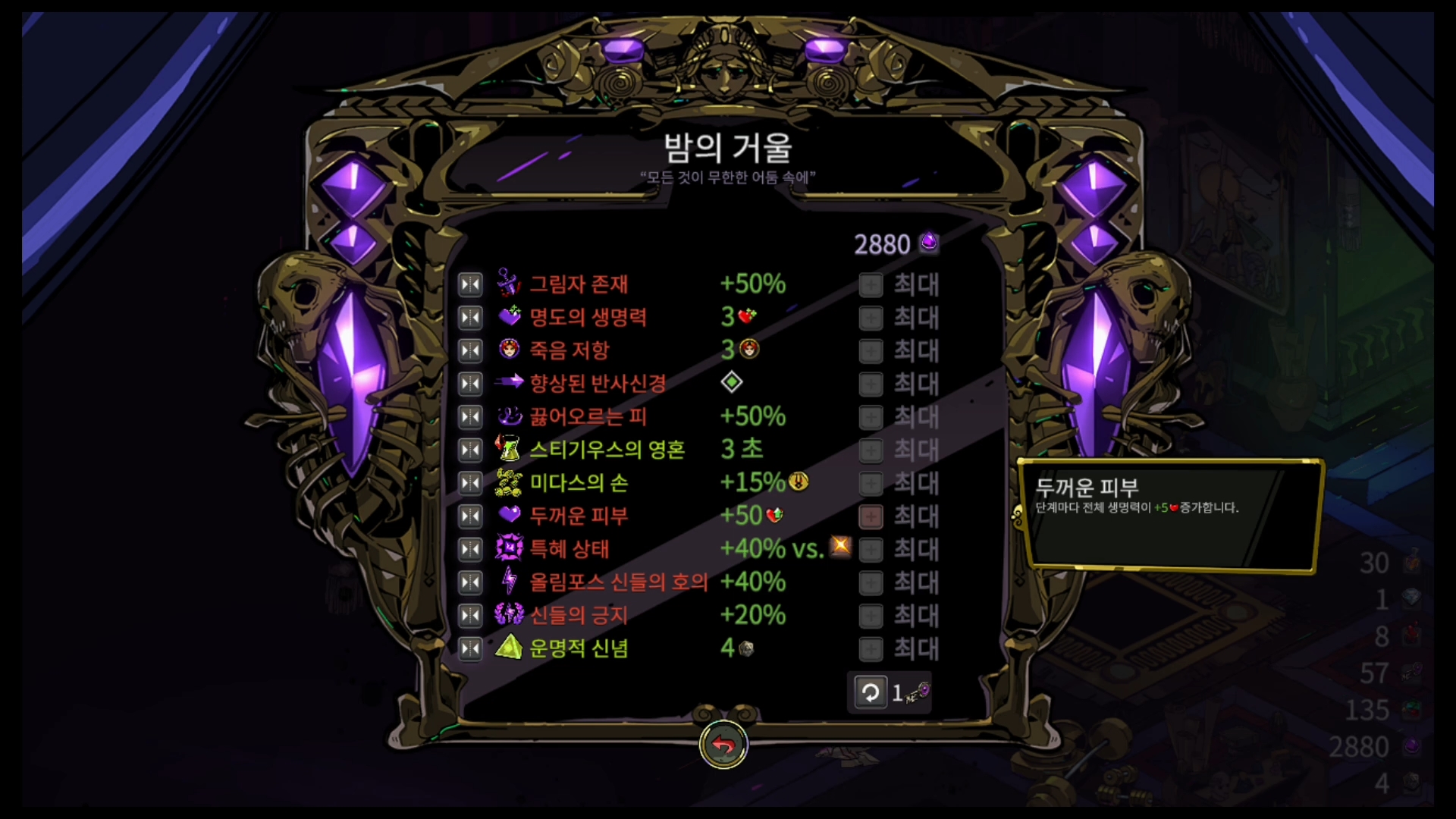Click the 올림포스 신들의 호의 lightning icon
The height and width of the screenshot is (819, 1456).
coord(509,582)
